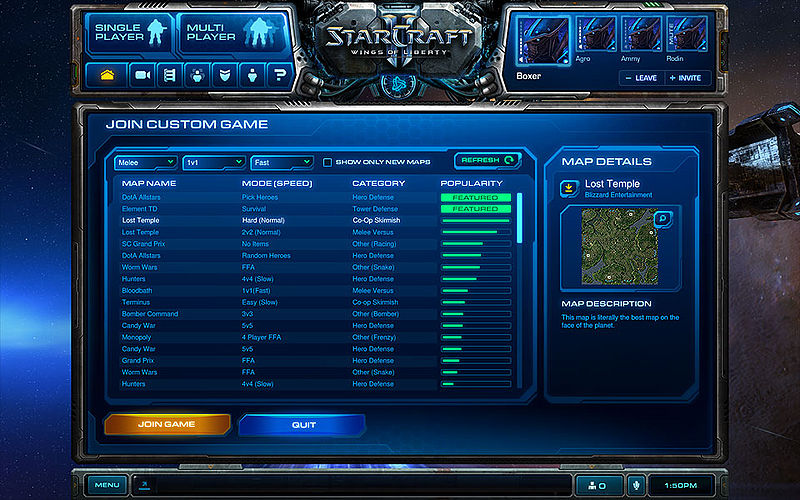Sort the list by Popularity column

click(x=471, y=183)
